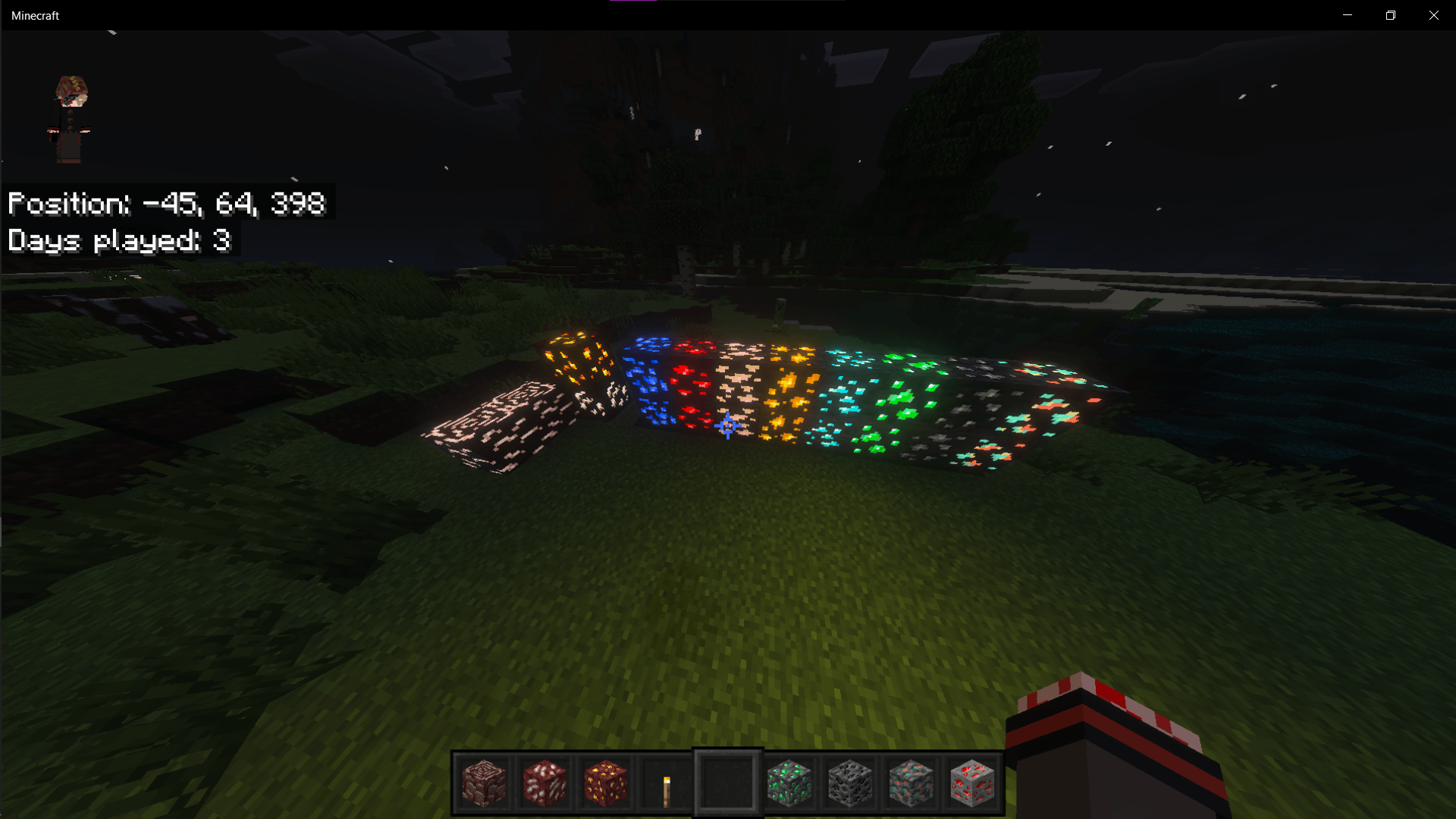Select the nether quartz ore hotbar item
This screenshot has width=1456, height=819.
coord(544,783)
